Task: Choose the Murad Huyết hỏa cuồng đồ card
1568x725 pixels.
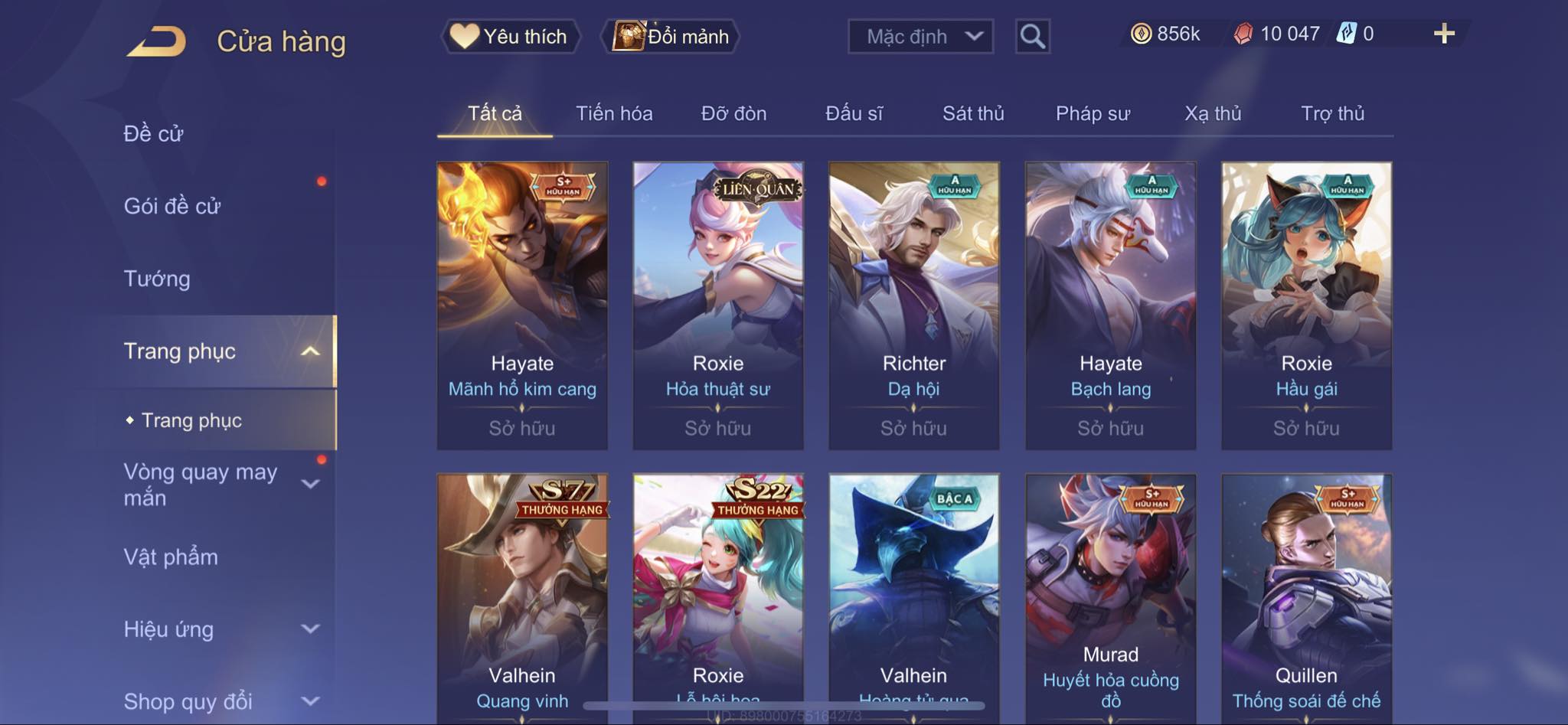Action: (x=1110, y=597)
